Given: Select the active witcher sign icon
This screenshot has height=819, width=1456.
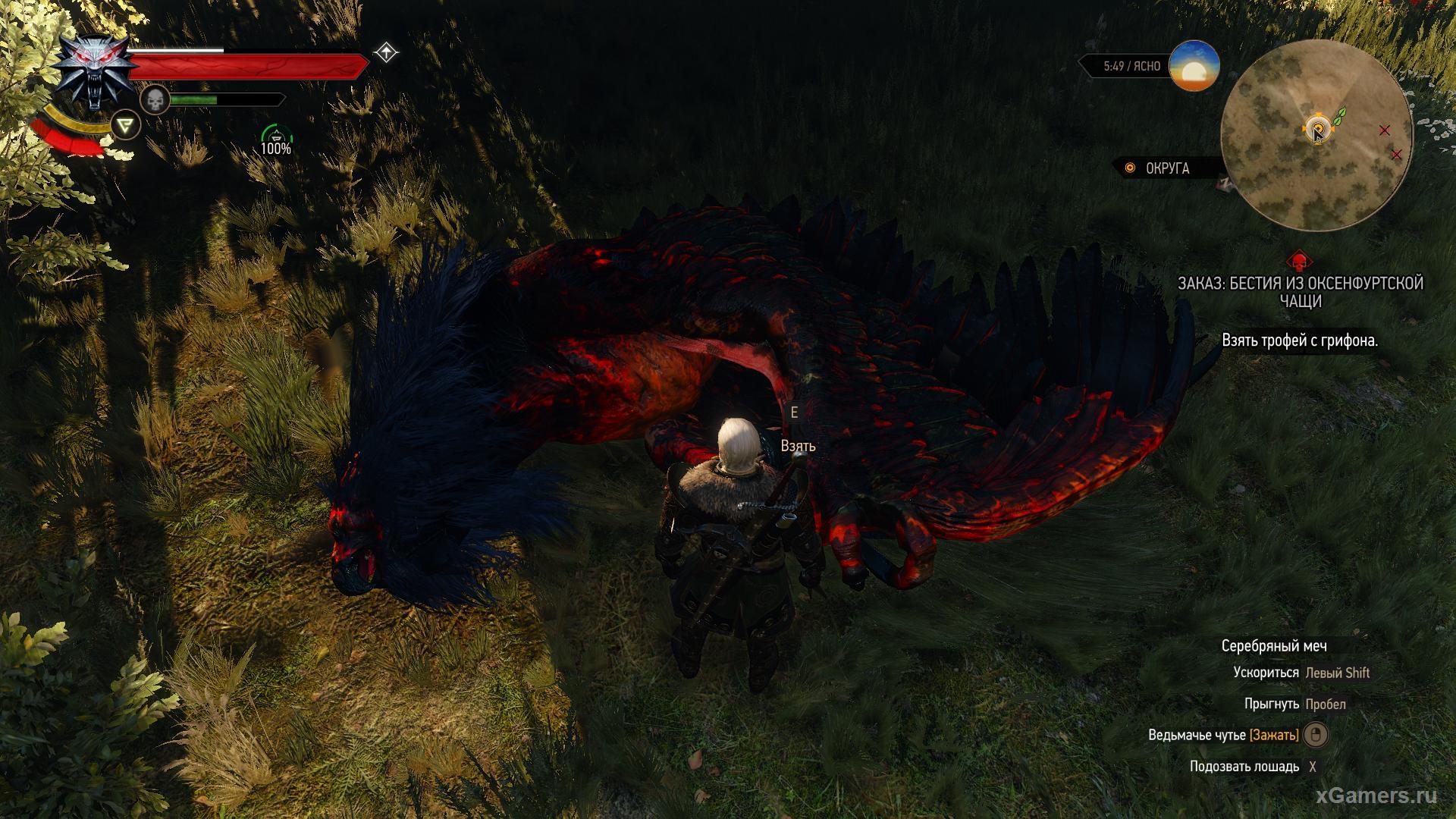Looking at the screenshot, I should pos(126,124).
